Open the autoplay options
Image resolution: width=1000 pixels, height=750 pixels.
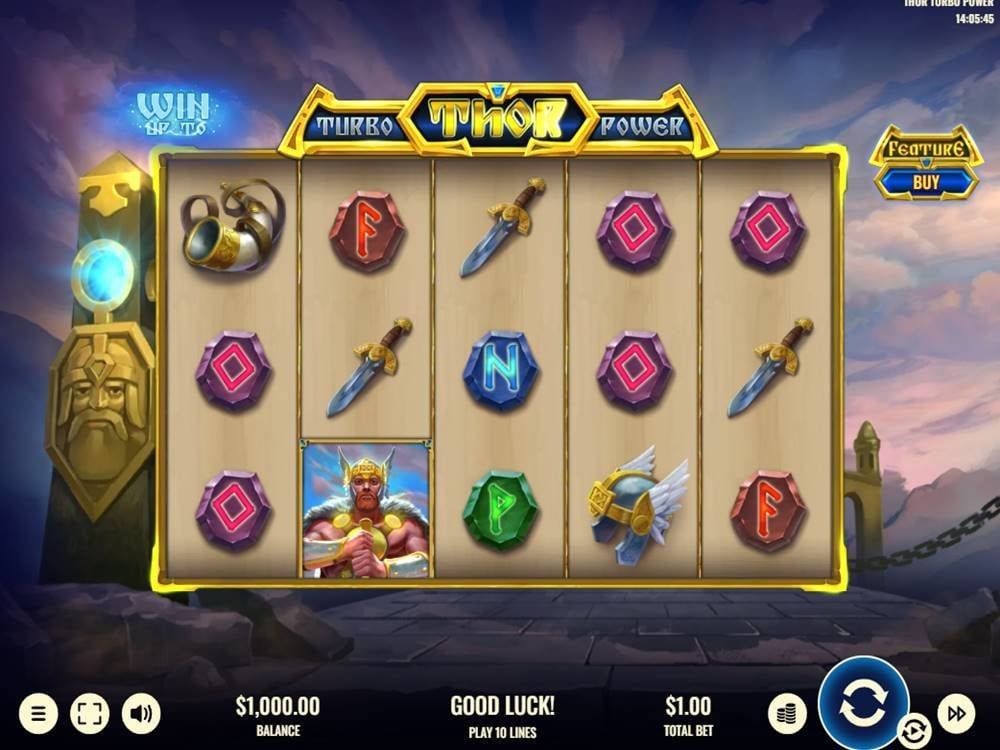tap(913, 731)
